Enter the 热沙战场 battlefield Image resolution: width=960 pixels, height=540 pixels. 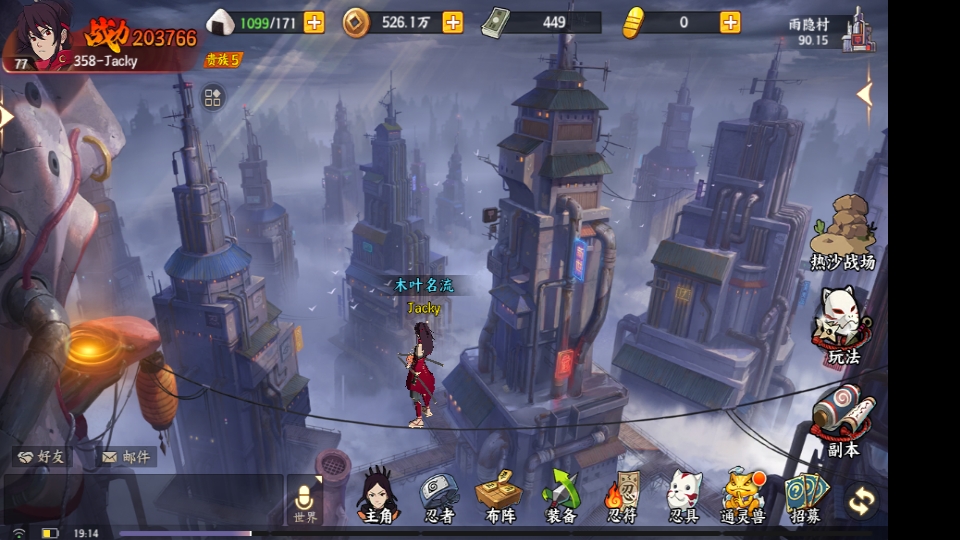click(843, 234)
